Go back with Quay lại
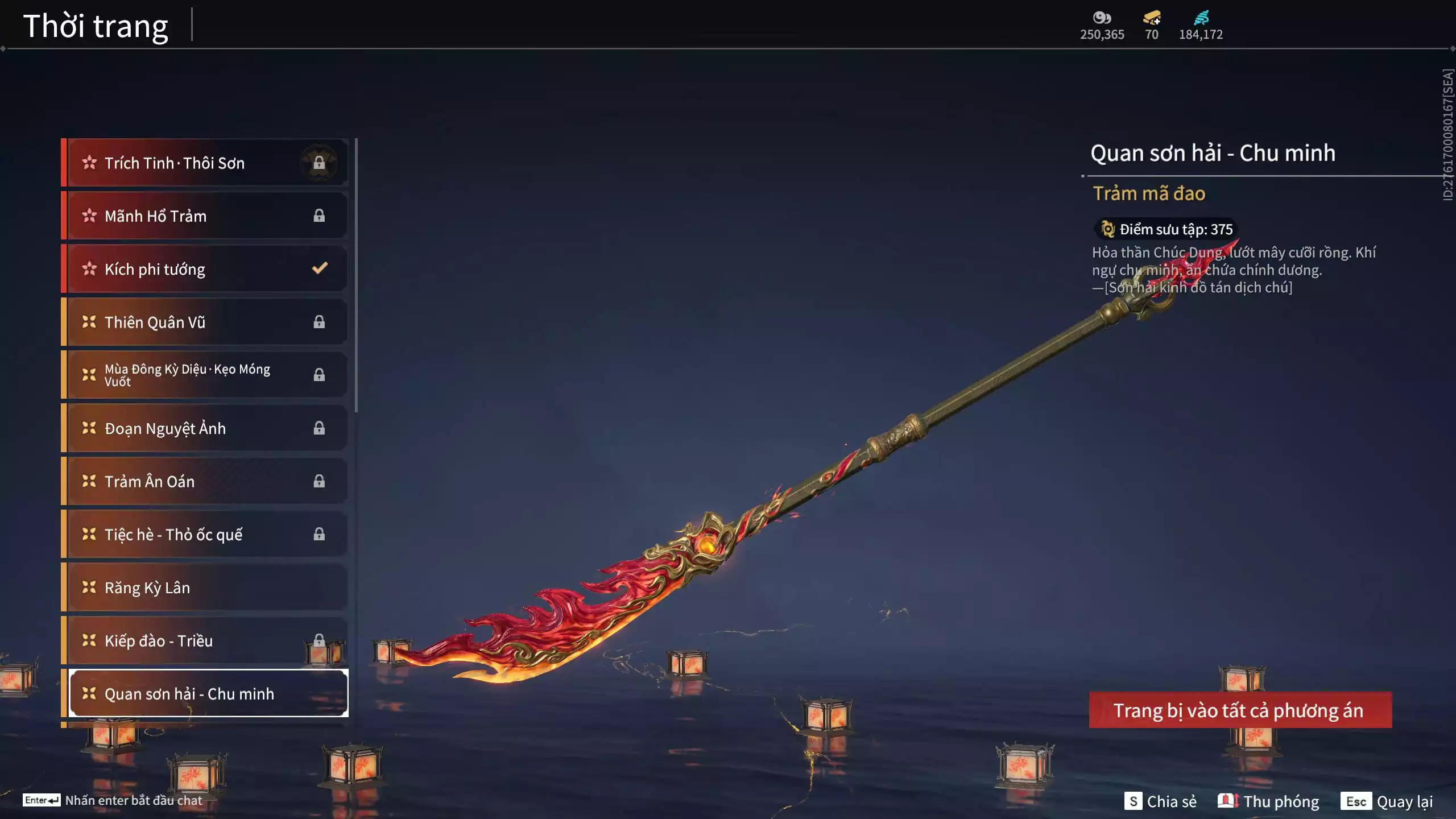Image resolution: width=1456 pixels, height=819 pixels. [1387, 801]
